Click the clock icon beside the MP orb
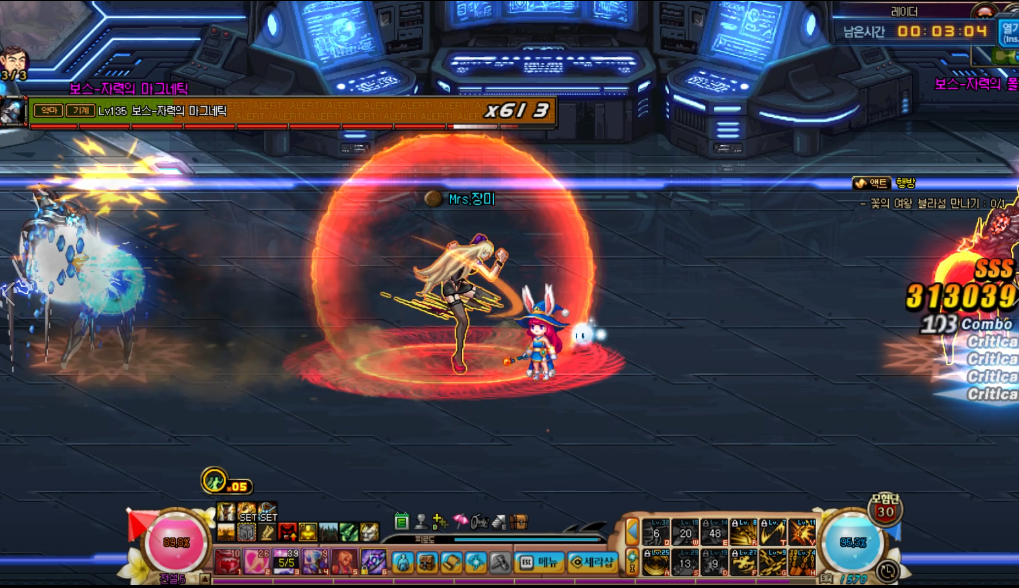This screenshot has height=588, width=1019. 889,571
